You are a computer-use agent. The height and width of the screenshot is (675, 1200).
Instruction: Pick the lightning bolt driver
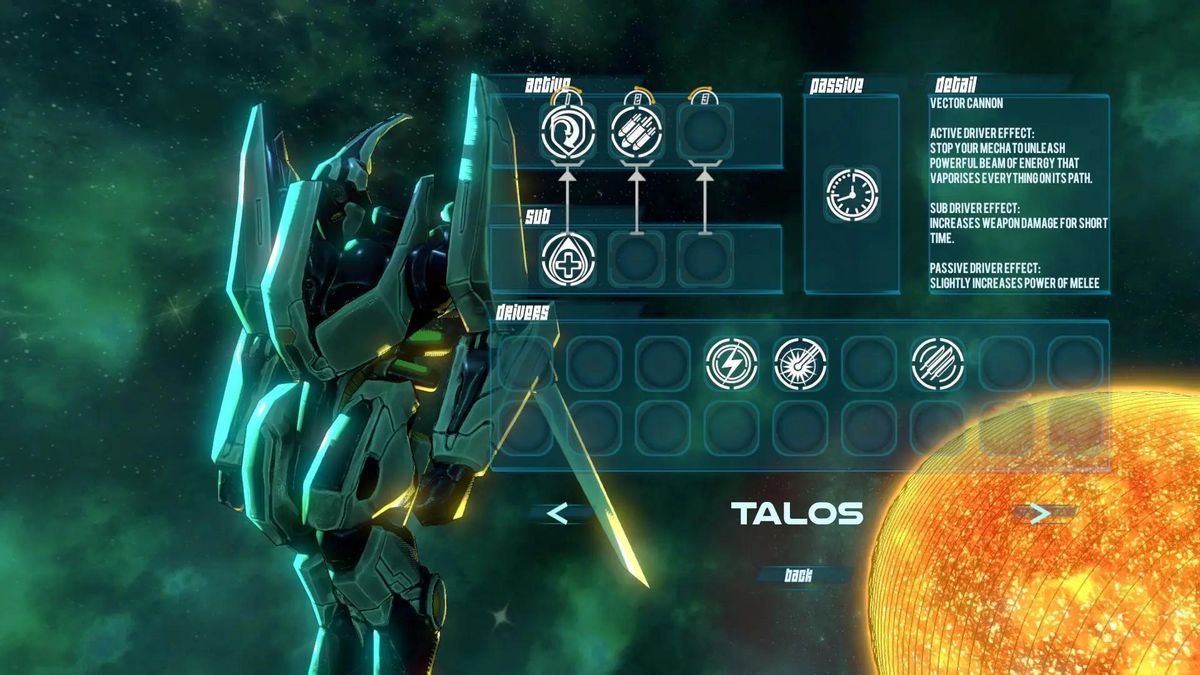[731, 363]
